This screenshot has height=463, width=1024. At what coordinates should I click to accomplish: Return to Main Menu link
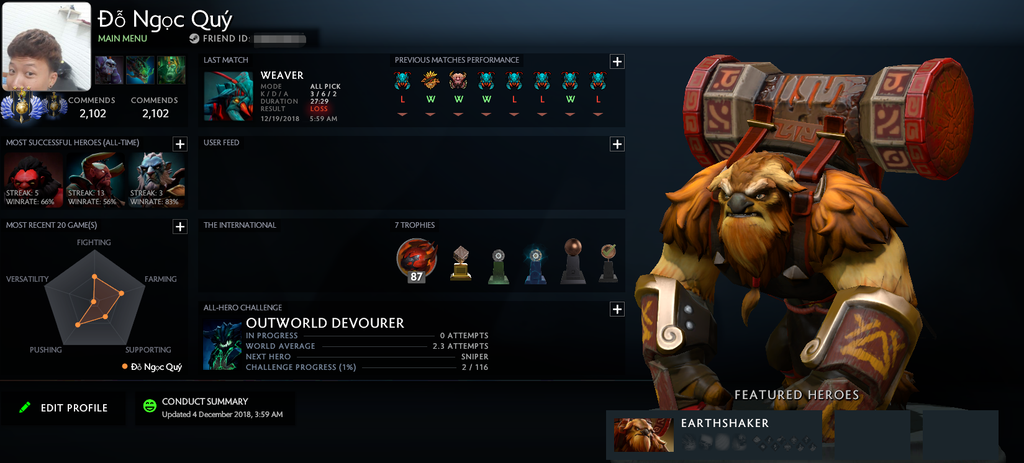coord(122,39)
